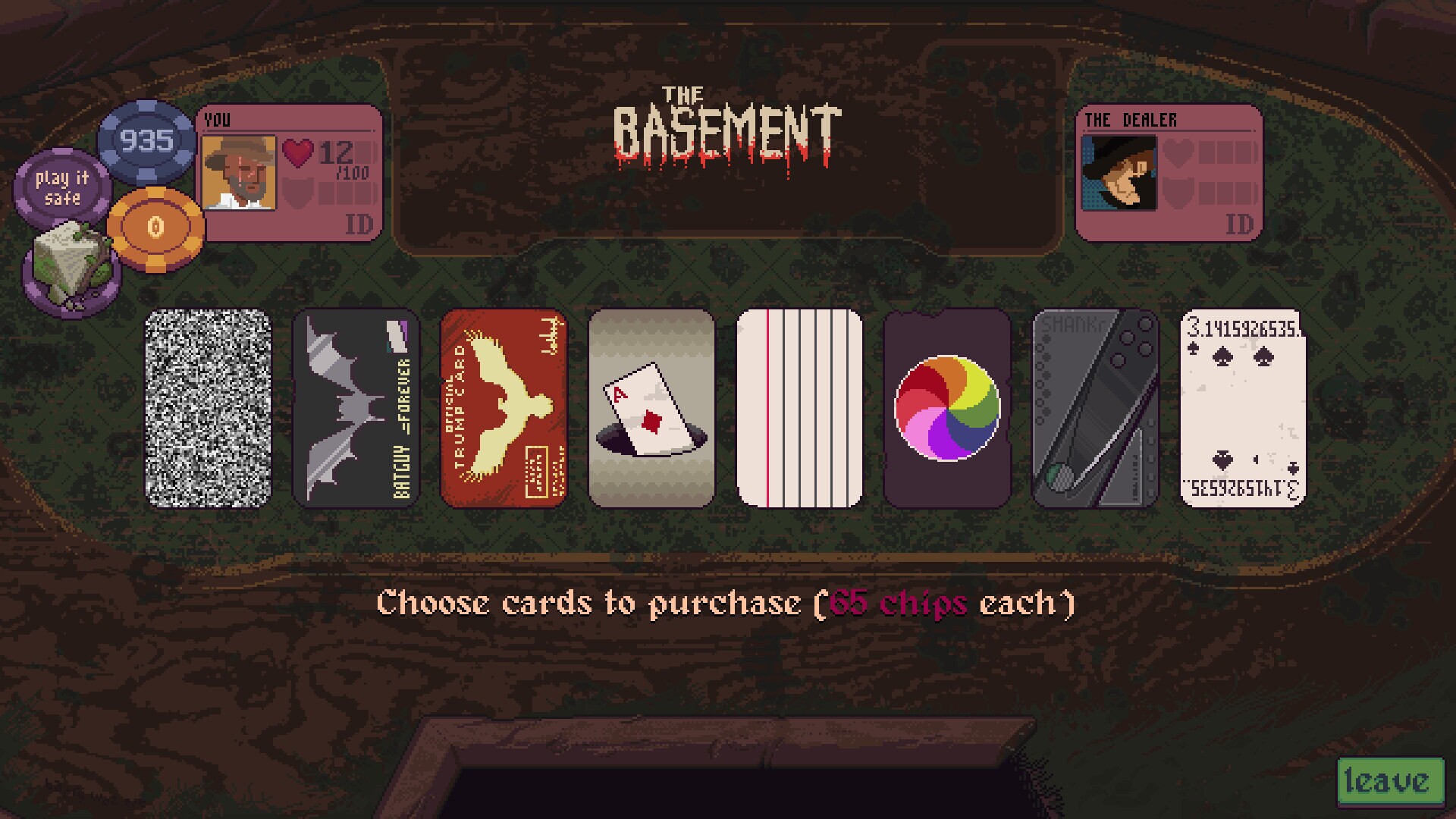Buy the Official Trump Card
This screenshot has height=819, width=1456.
tap(503, 408)
